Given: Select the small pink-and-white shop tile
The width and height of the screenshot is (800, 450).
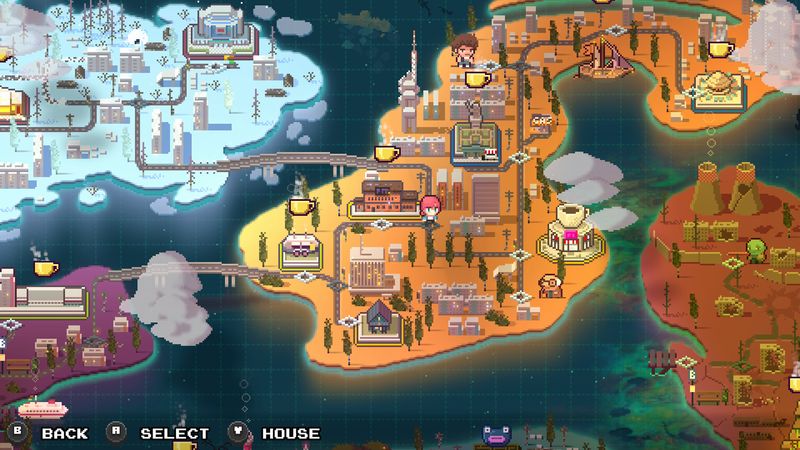Looking at the screenshot, I should coord(299,247).
